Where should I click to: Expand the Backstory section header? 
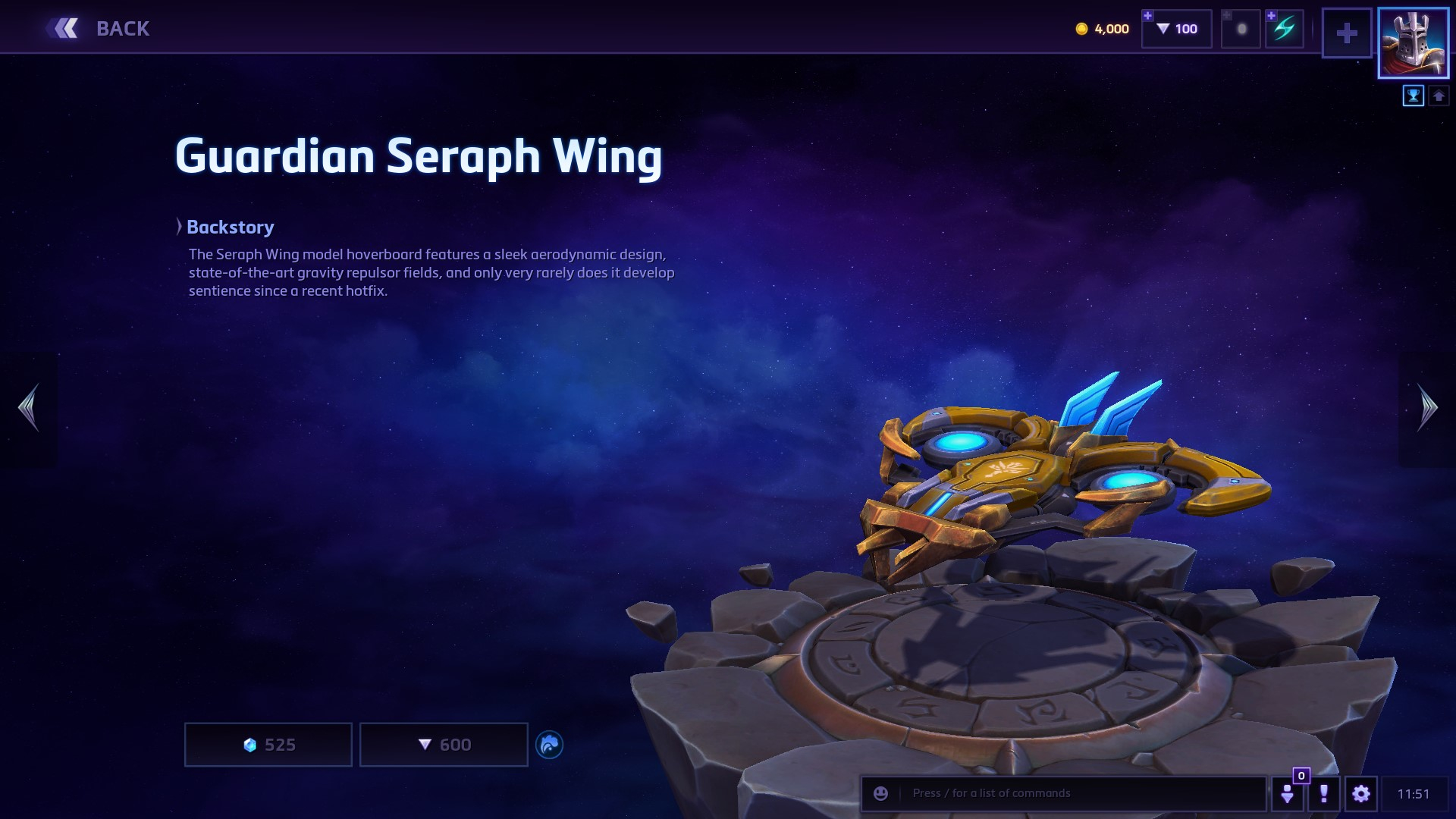coord(229,227)
